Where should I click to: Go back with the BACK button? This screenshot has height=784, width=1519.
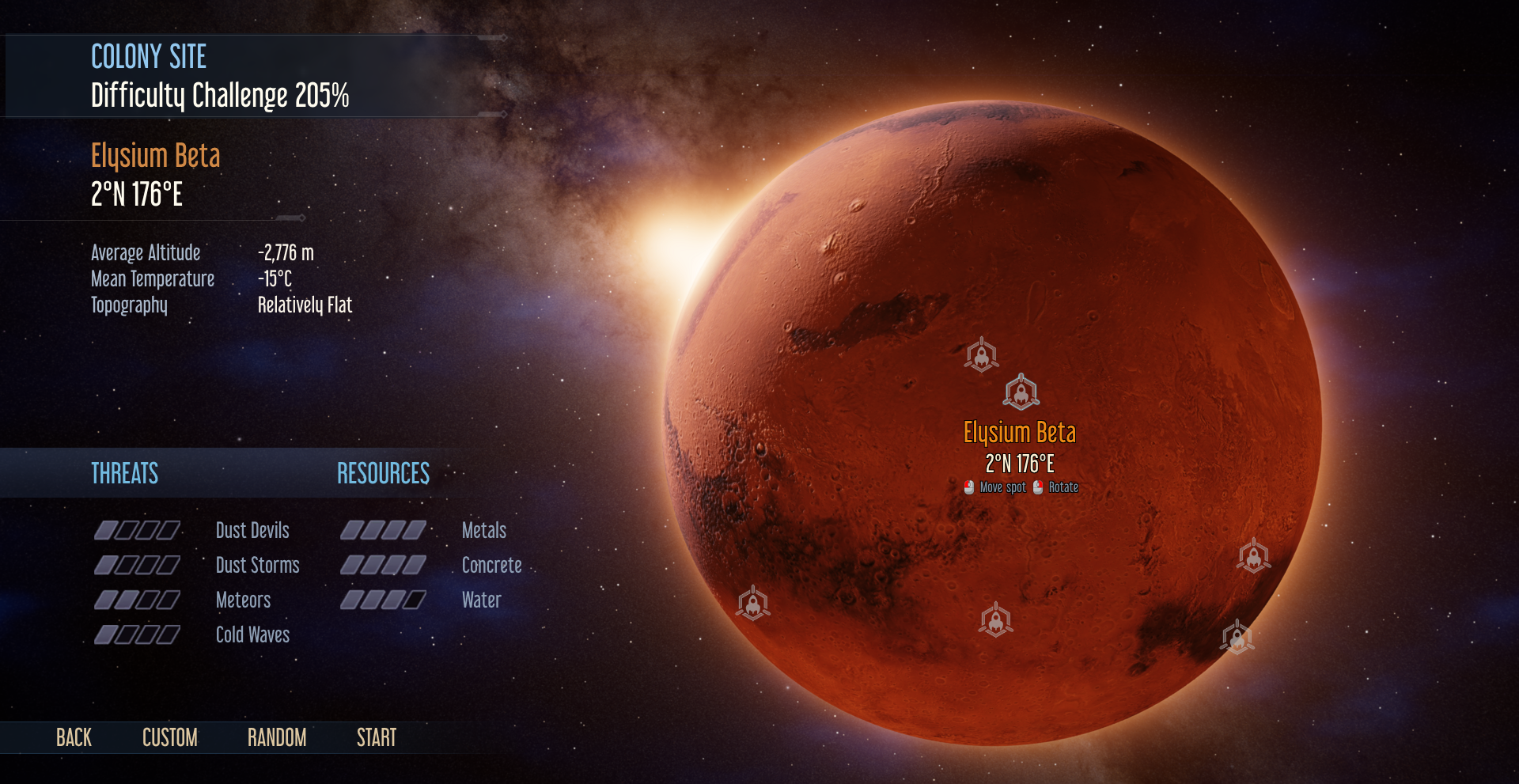(x=74, y=738)
